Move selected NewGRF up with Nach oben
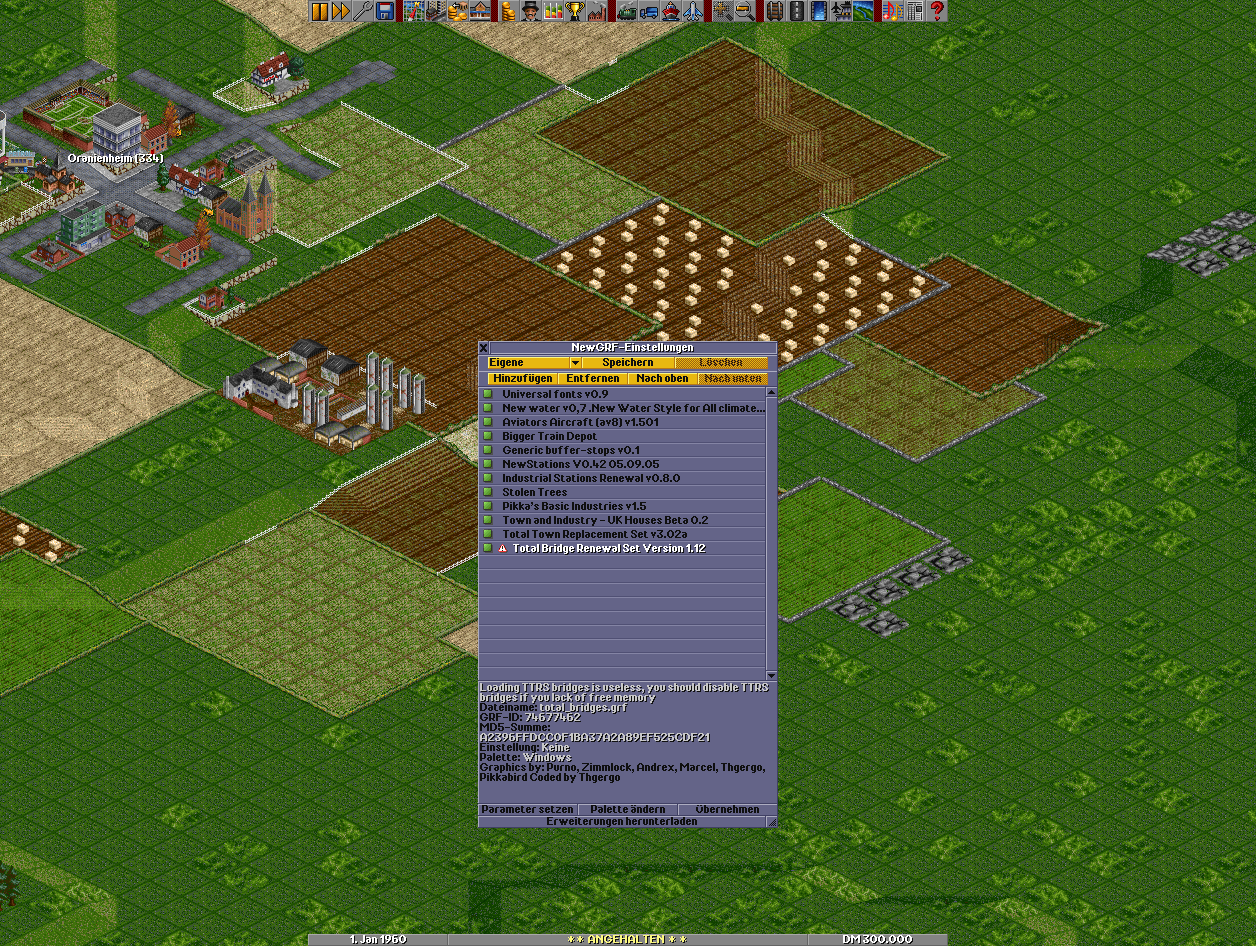 point(662,379)
